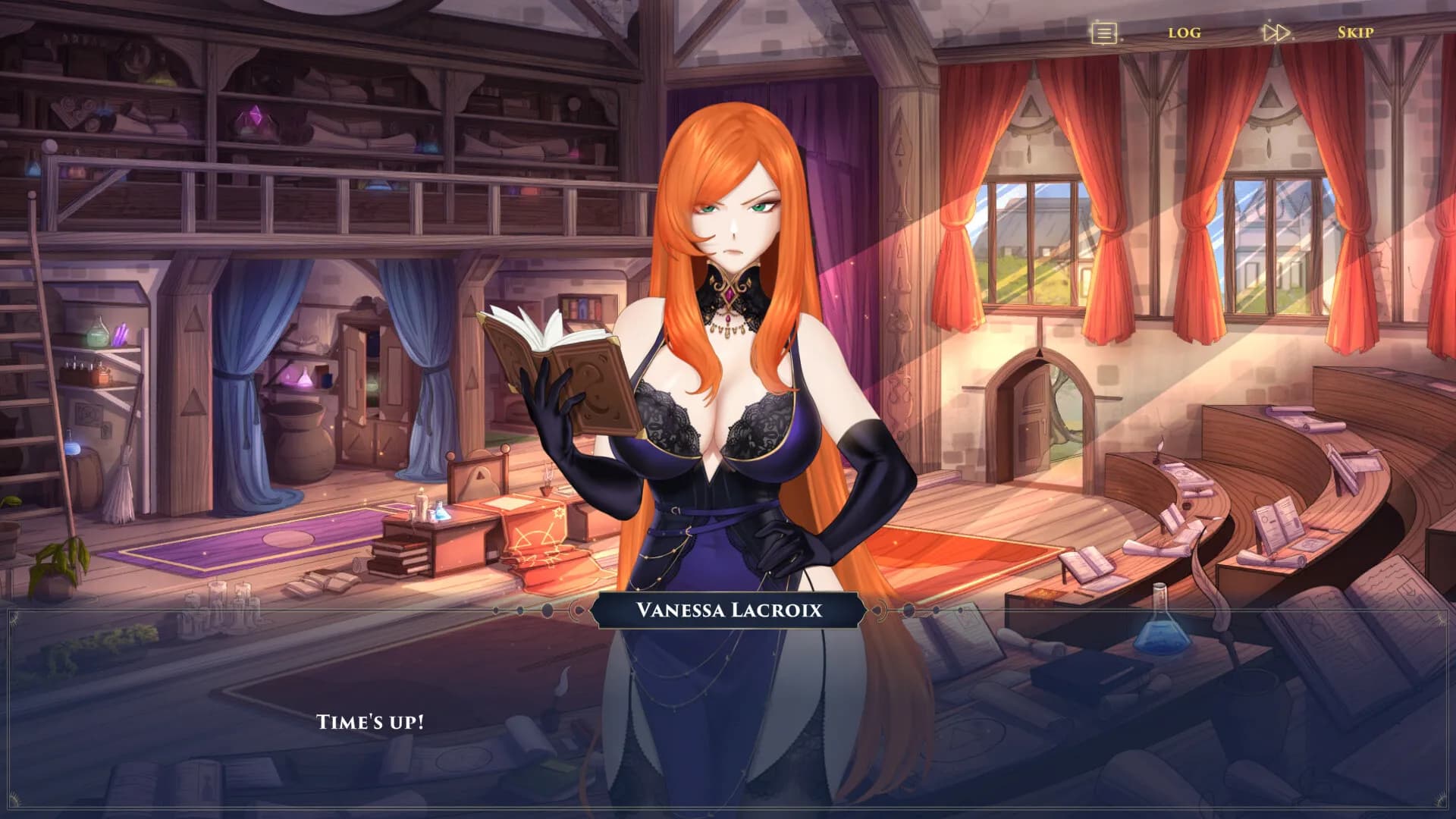The width and height of the screenshot is (1456, 819).
Task: Click the Vanessa Lacroix nameplate banner
Action: (x=726, y=609)
